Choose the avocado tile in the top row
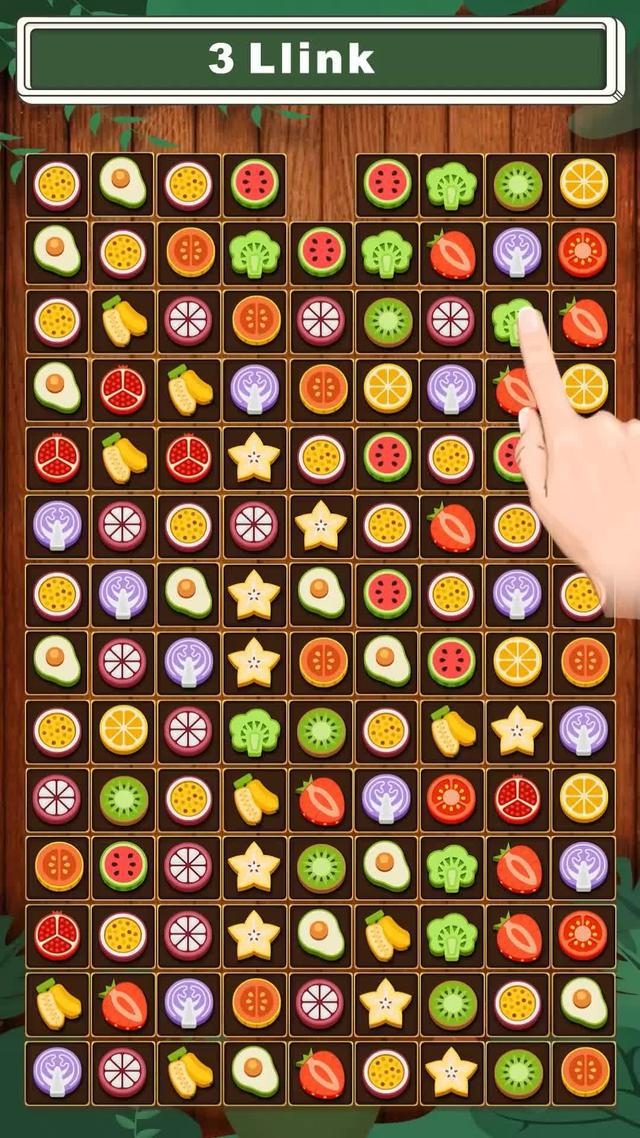 tap(122, 183)
